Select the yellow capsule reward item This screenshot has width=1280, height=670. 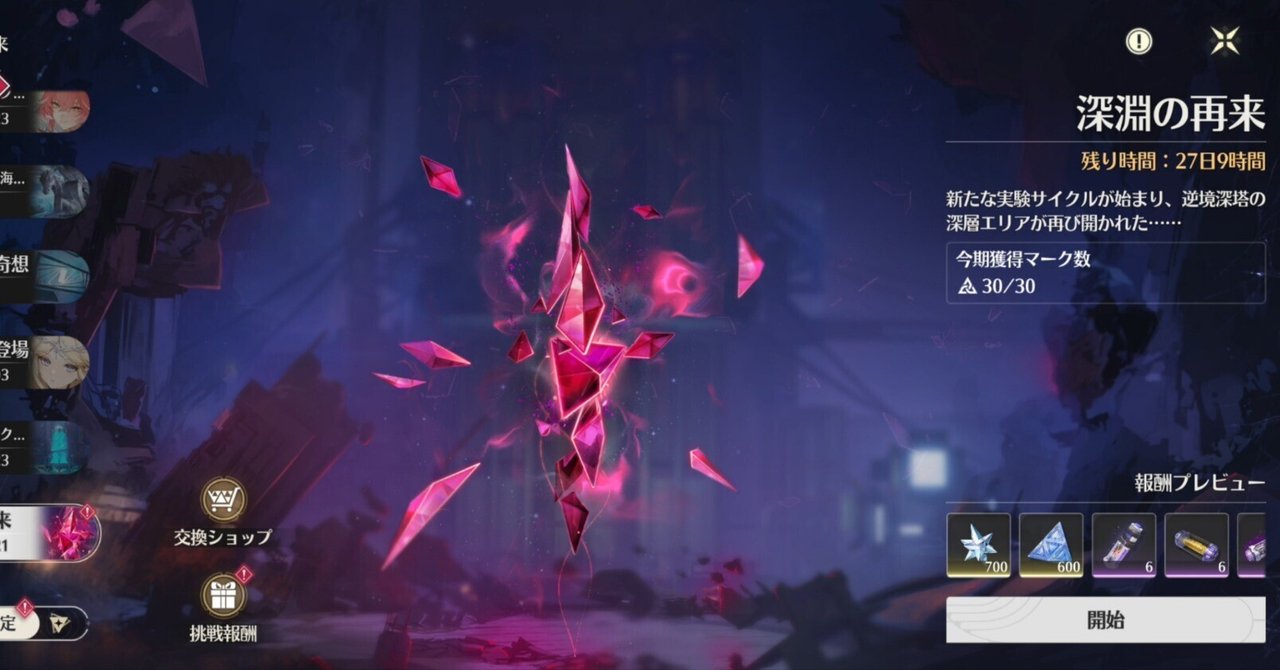1197,546
